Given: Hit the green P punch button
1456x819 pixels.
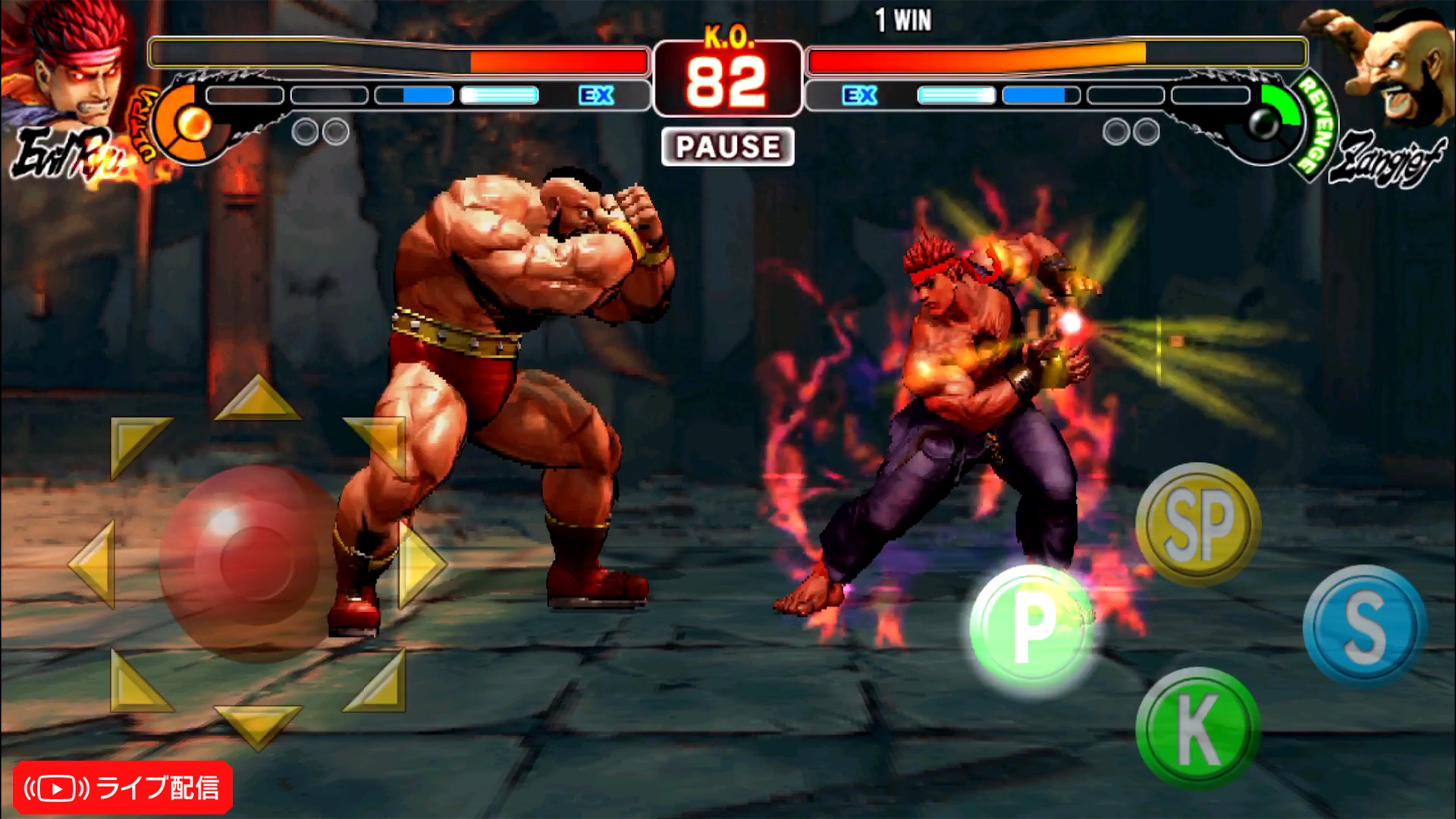Looking at the screenshot, I should (x=1032, y=626).
